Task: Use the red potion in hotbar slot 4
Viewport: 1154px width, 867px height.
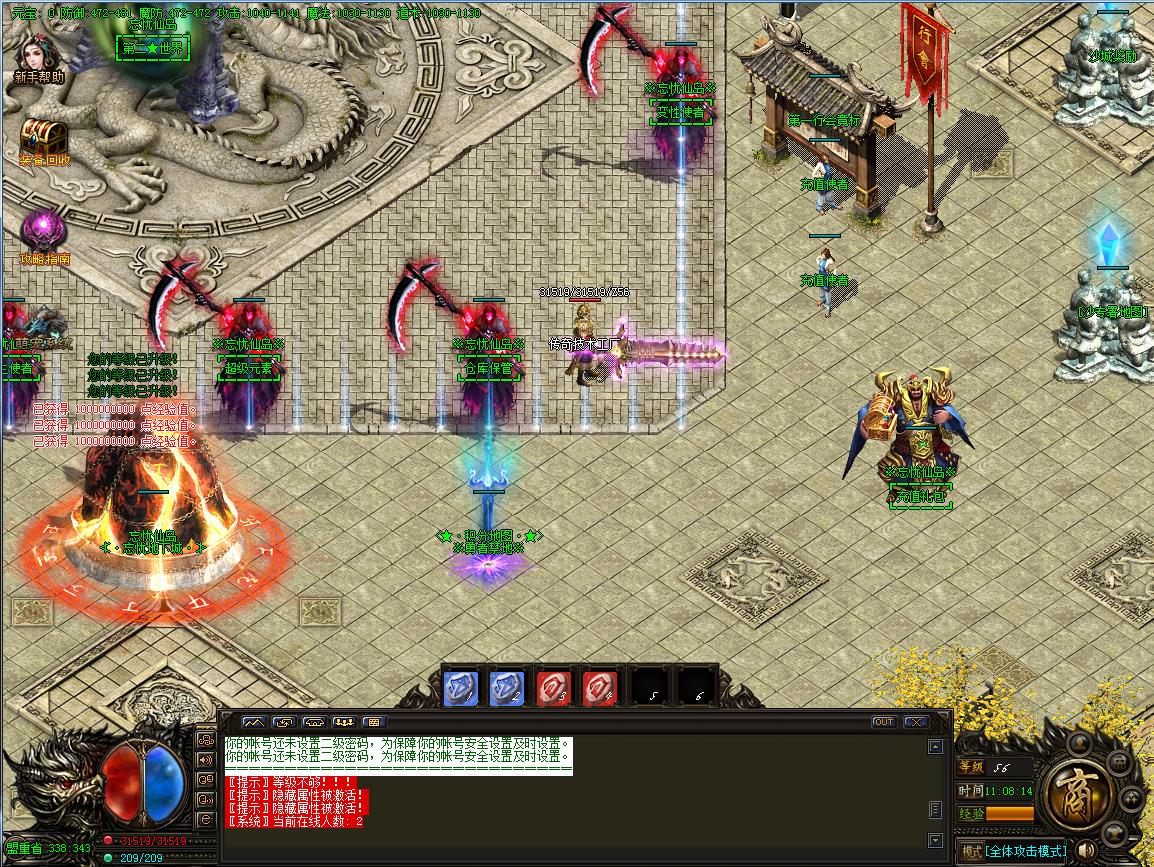Action: coord(599,688)
